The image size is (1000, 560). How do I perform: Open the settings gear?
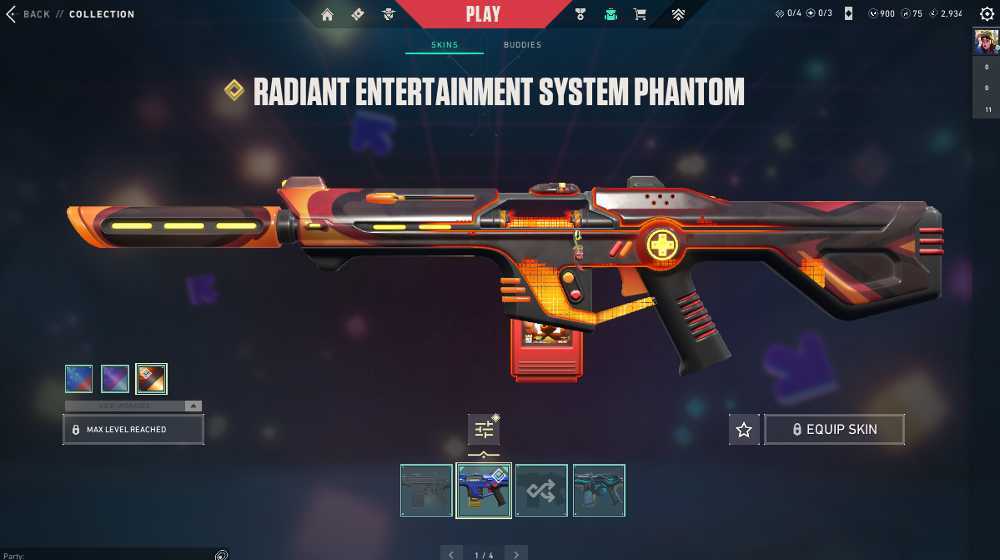point(987,14)
